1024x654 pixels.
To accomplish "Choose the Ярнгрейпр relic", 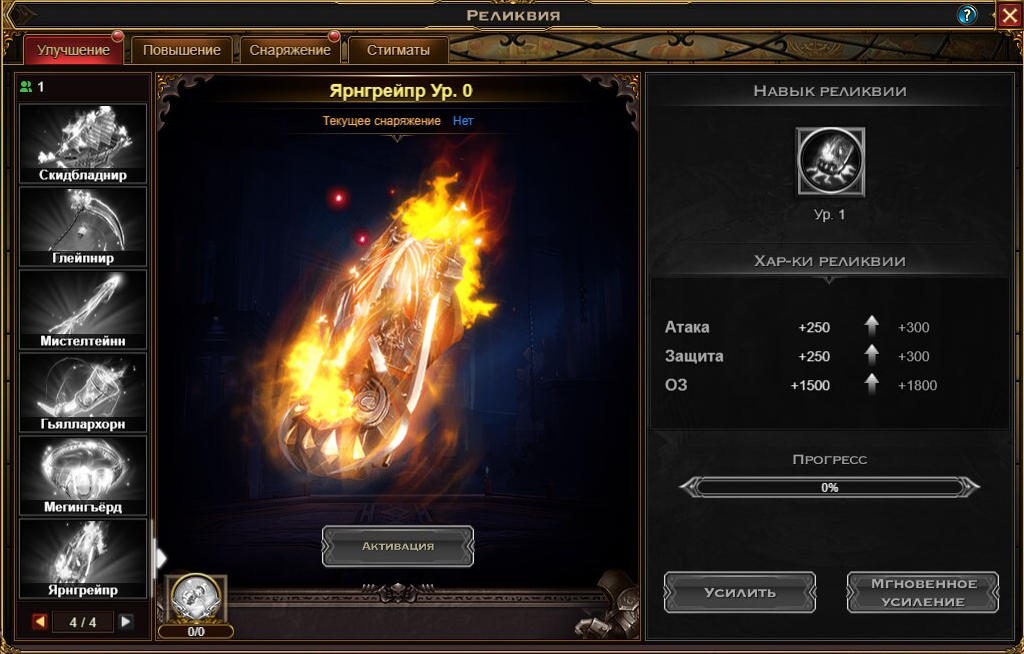I will coord(83,559).
